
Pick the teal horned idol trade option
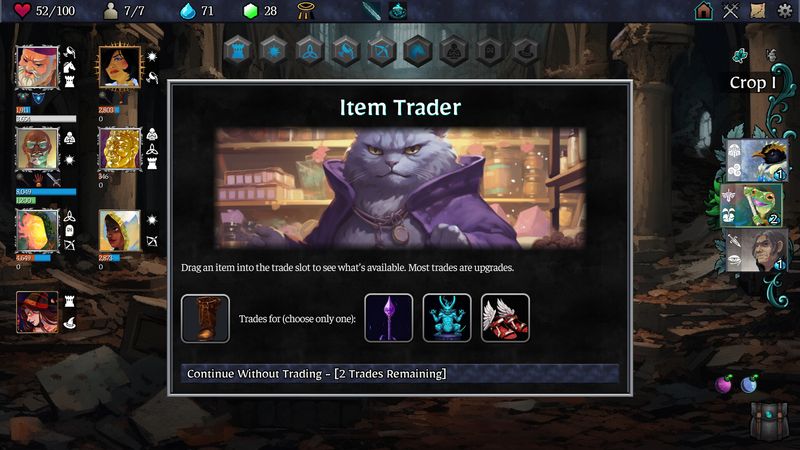point(447,318)
